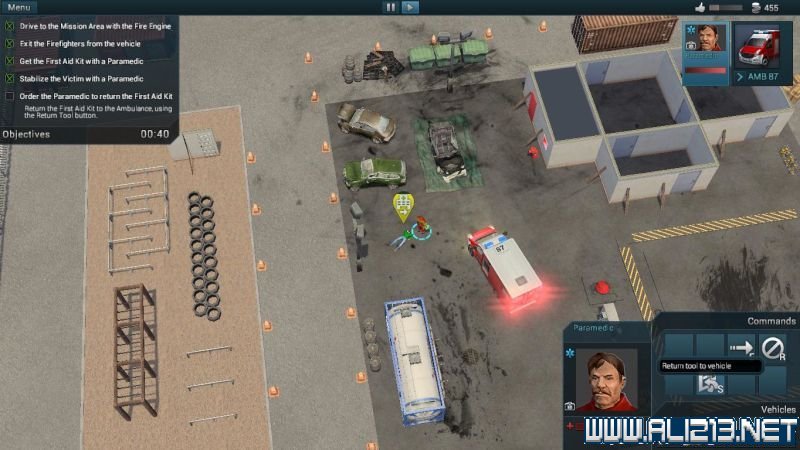Activate the cancel command icon
800x450 pixels.
click(773, 347)
